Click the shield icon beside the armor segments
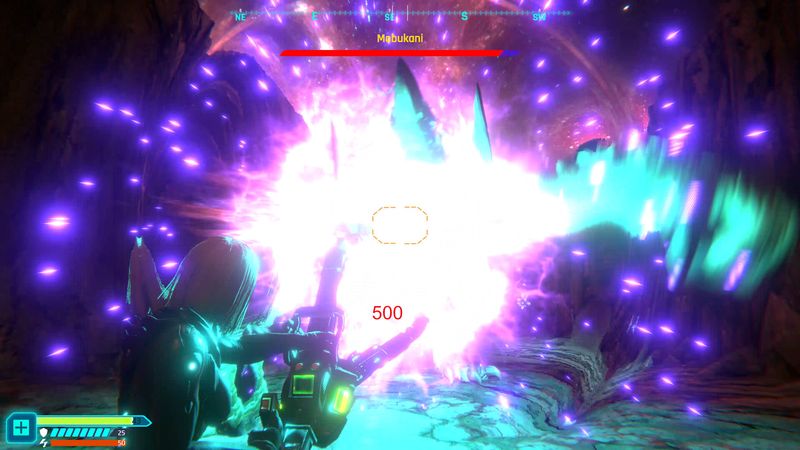 pos(43,432)
